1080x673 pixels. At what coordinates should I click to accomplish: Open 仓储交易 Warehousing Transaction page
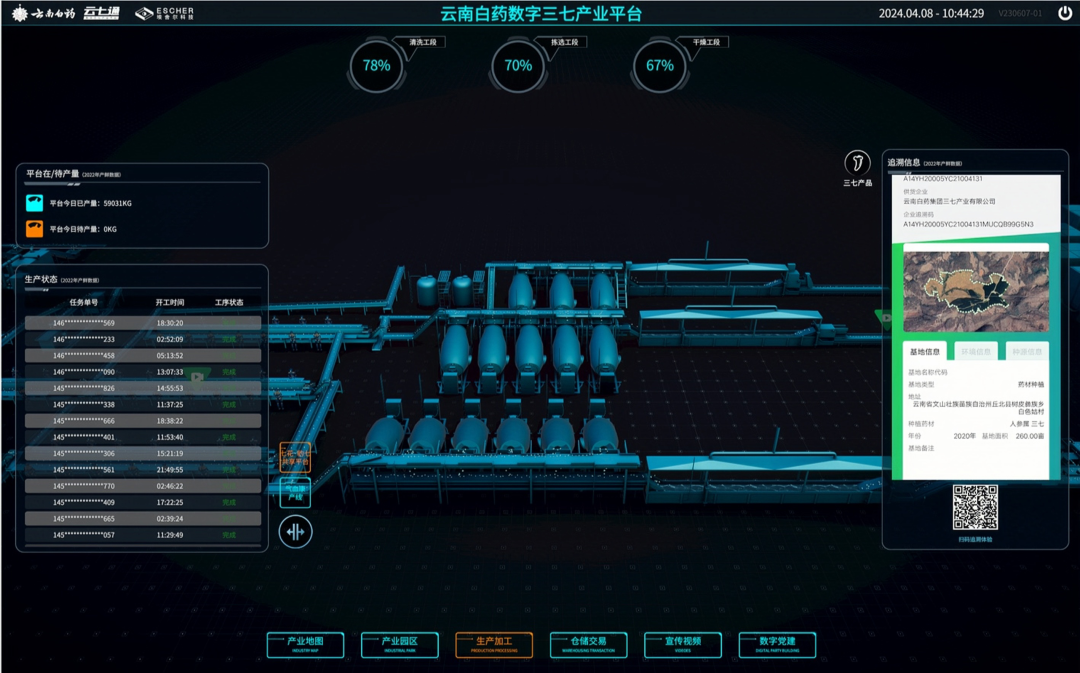(588, 644)
